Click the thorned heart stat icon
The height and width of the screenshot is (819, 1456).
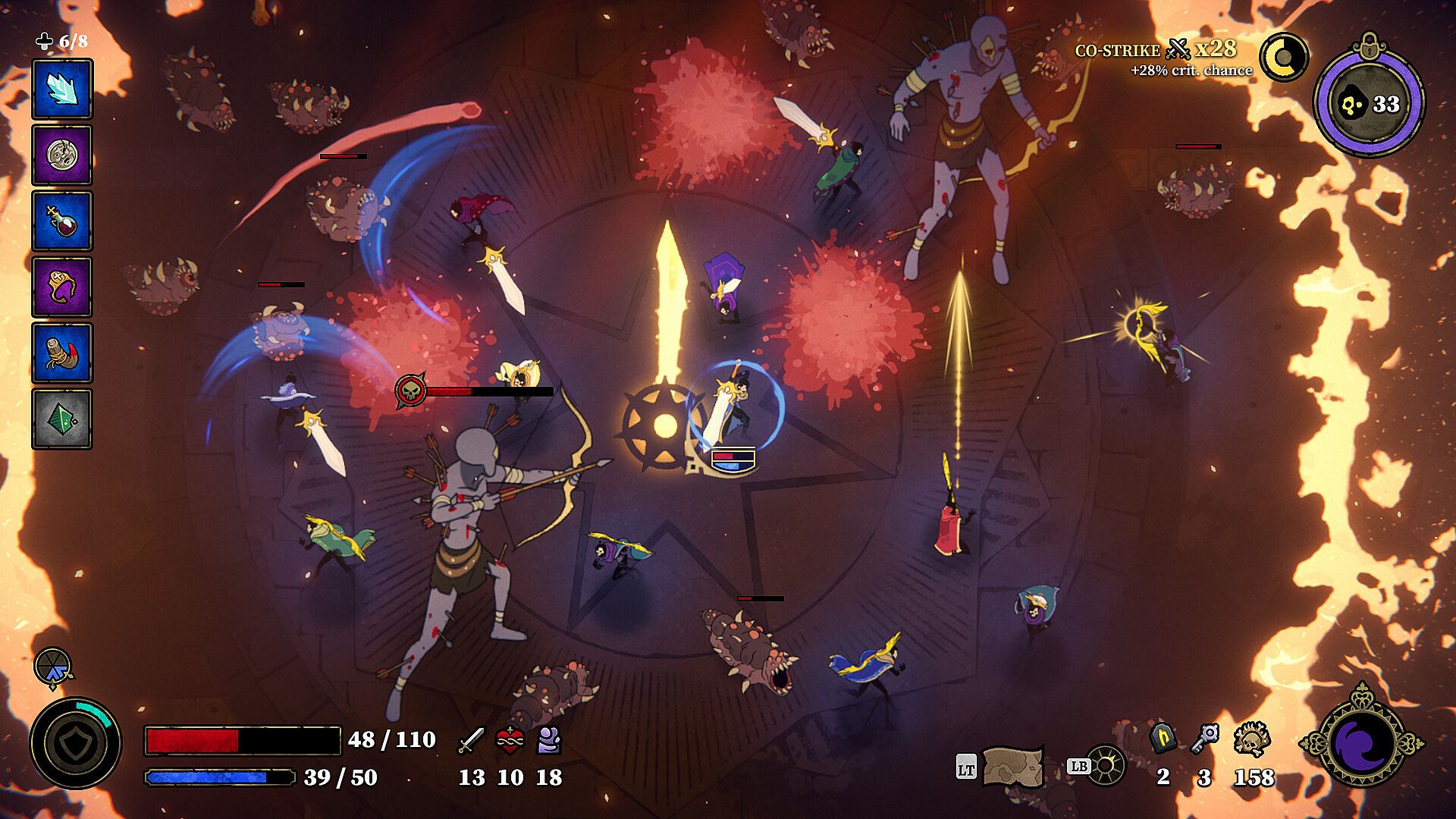click(x=510, y=739)
